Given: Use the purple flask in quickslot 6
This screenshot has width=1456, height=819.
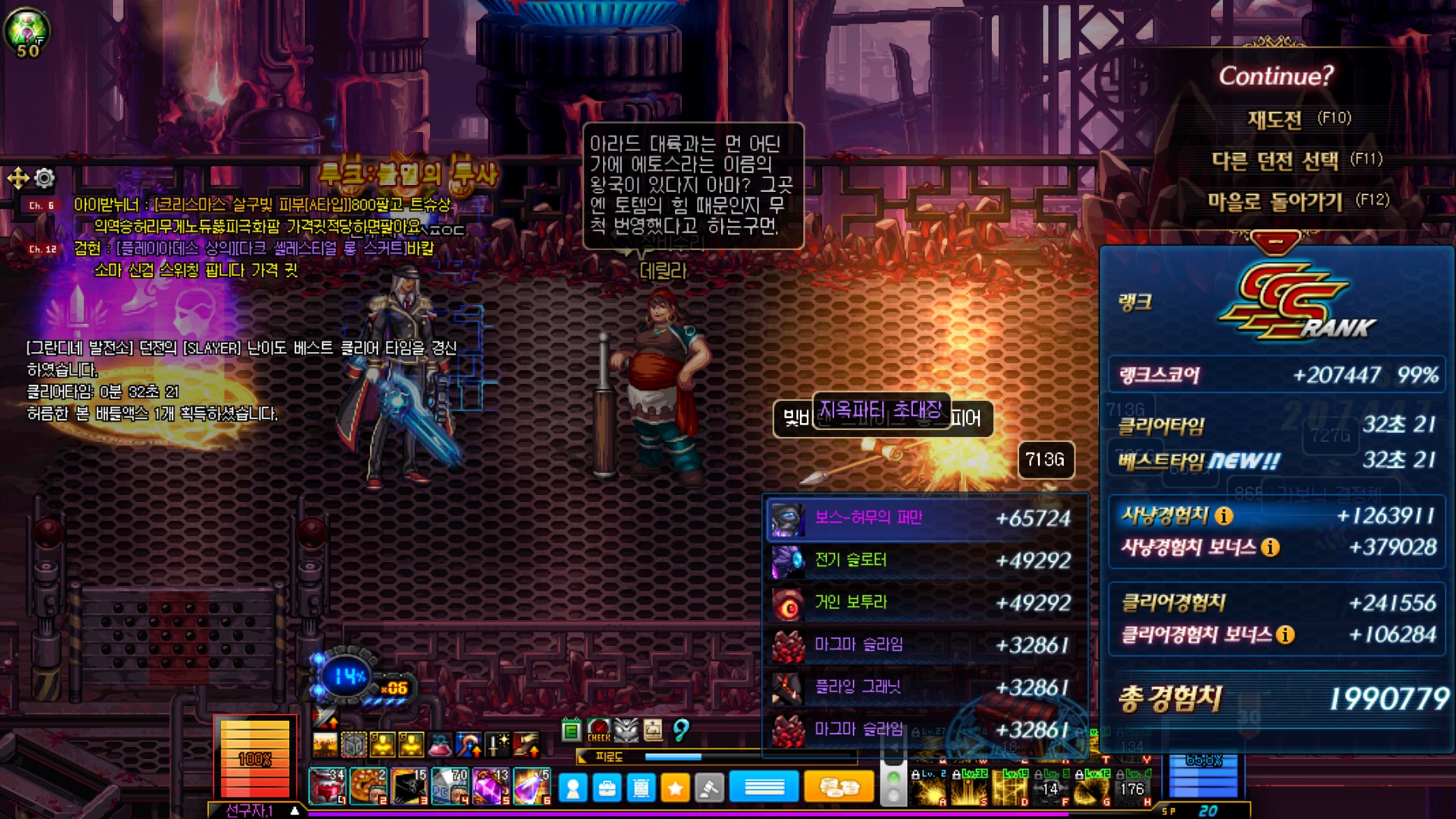Looking at the screenshot, I should coord(532,786).
